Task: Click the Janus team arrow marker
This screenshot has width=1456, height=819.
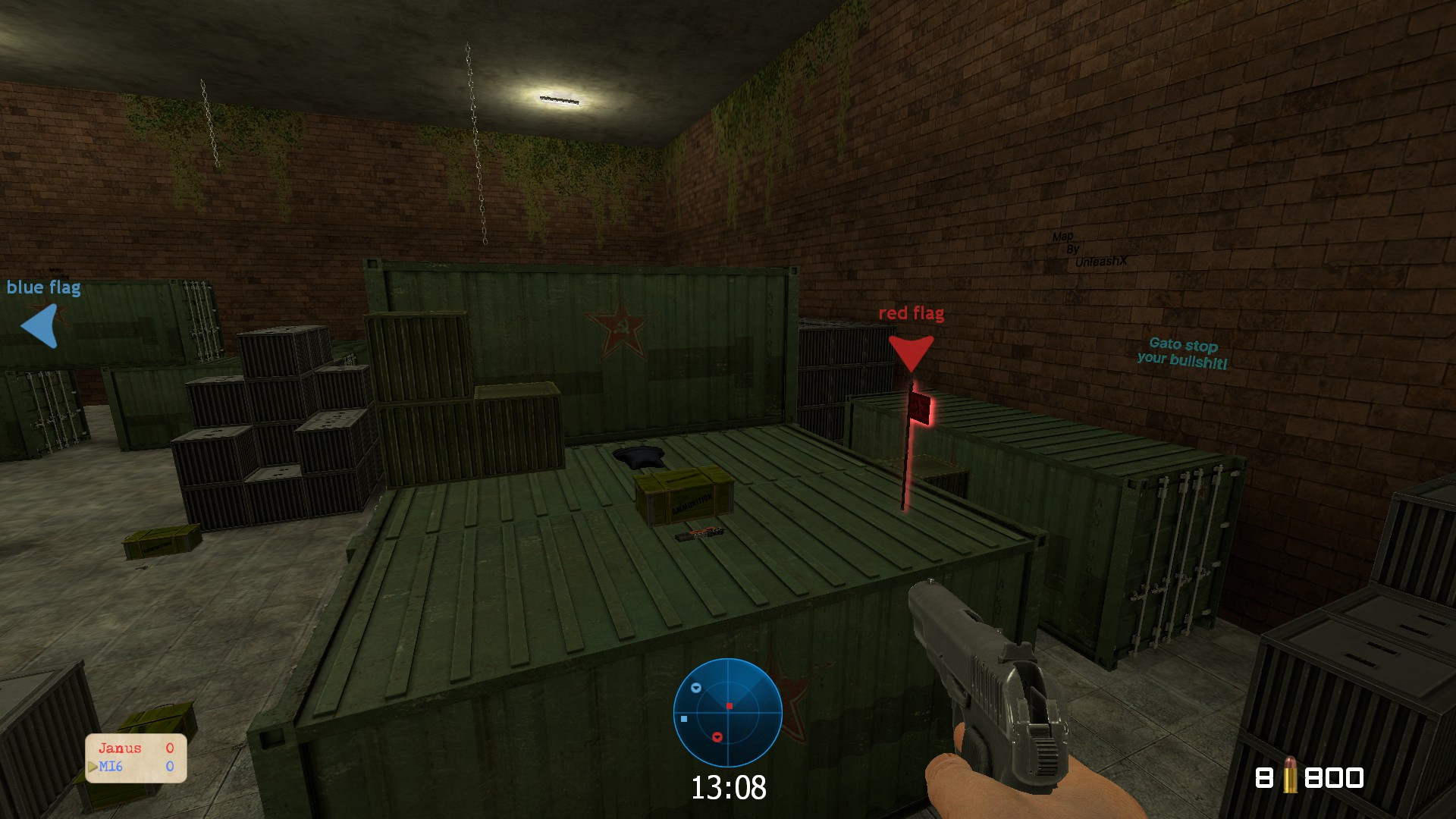Action: [92, 765]
